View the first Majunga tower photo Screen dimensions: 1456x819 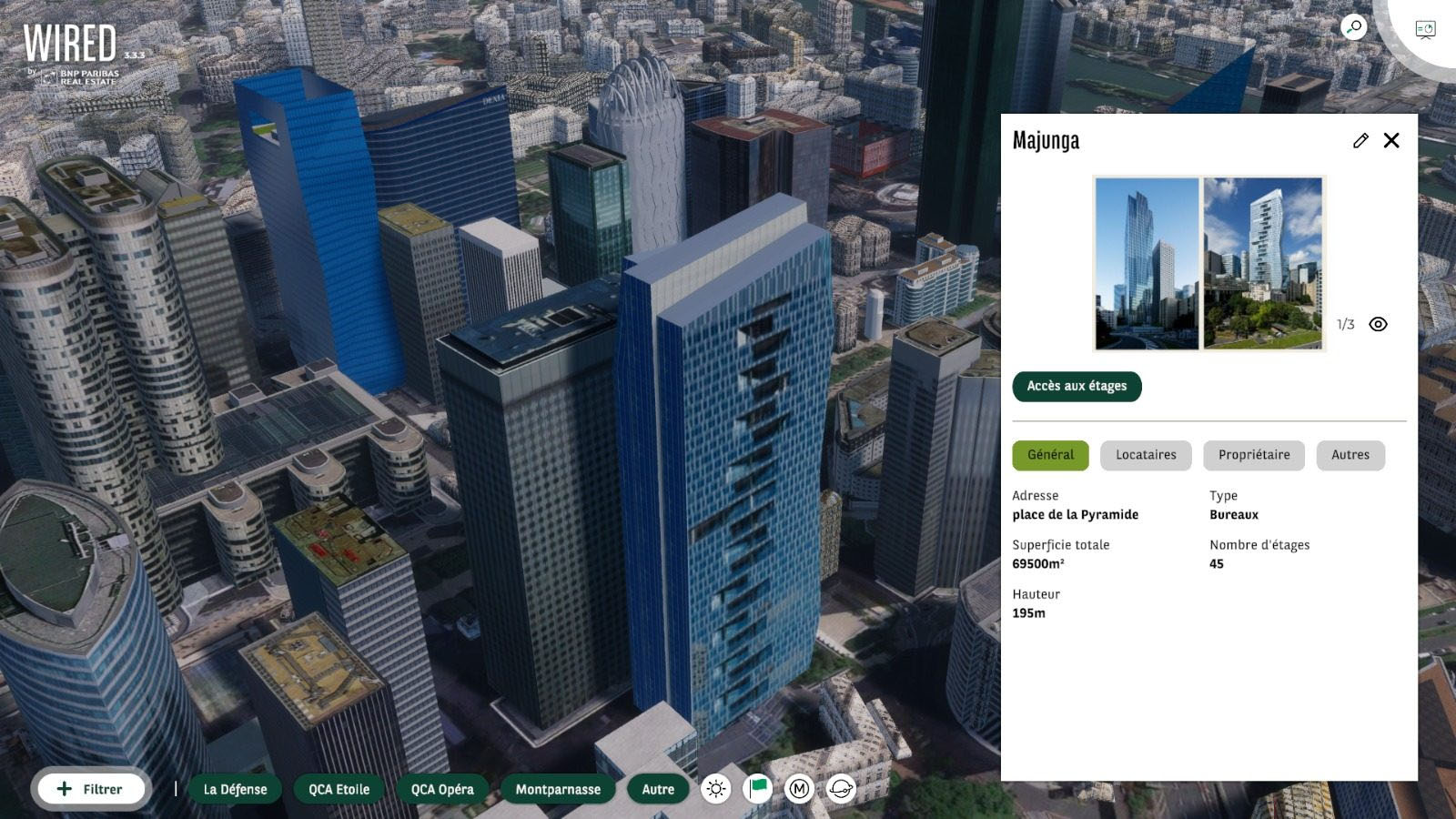pyautogui.click(x=1147, y=263)
